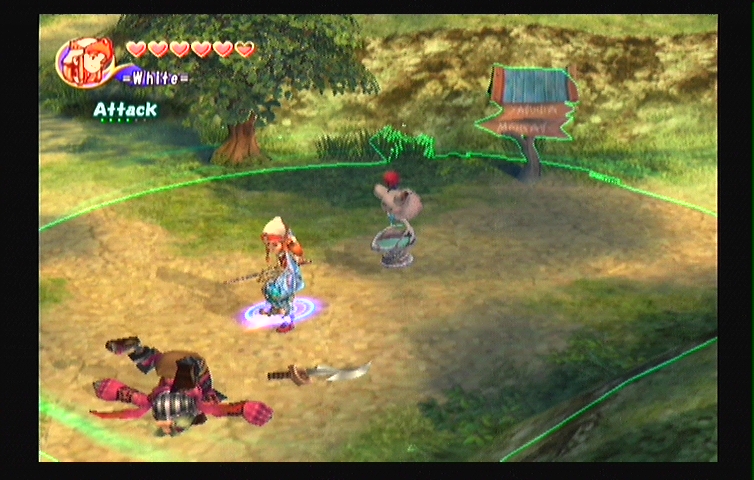Select the Attack command
754x480 pixels.
pyautogui.click(x=125, y=110)
